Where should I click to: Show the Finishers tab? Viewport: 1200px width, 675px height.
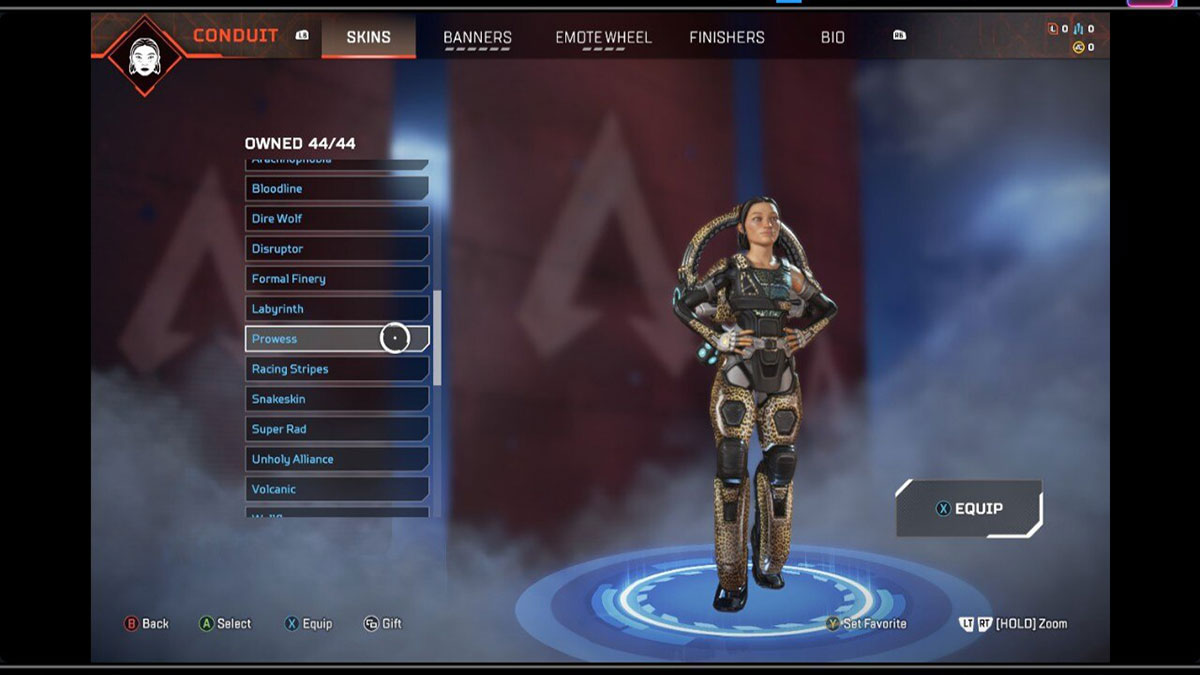coord(727,37)
